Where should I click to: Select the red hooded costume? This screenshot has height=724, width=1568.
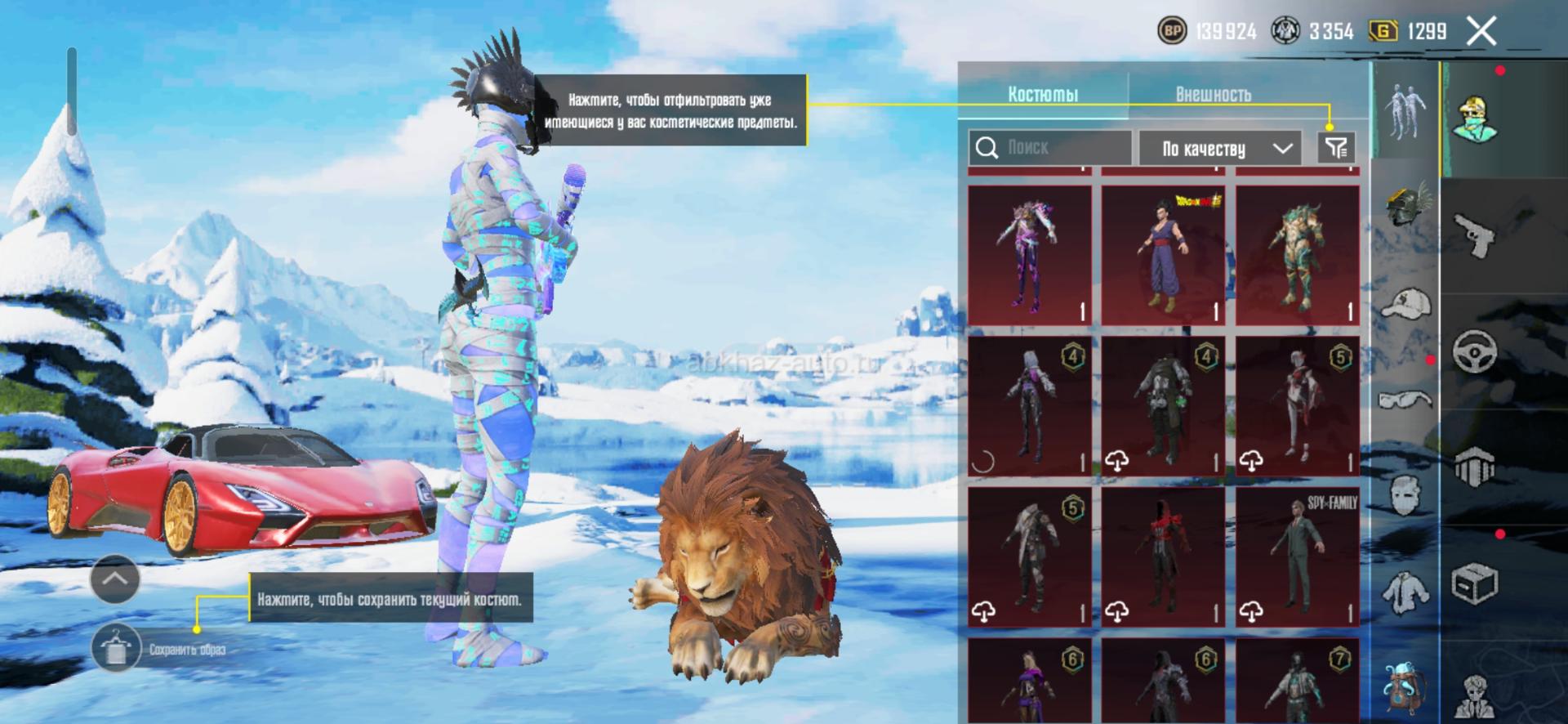pyautogui.click(x=1163, y=557)
